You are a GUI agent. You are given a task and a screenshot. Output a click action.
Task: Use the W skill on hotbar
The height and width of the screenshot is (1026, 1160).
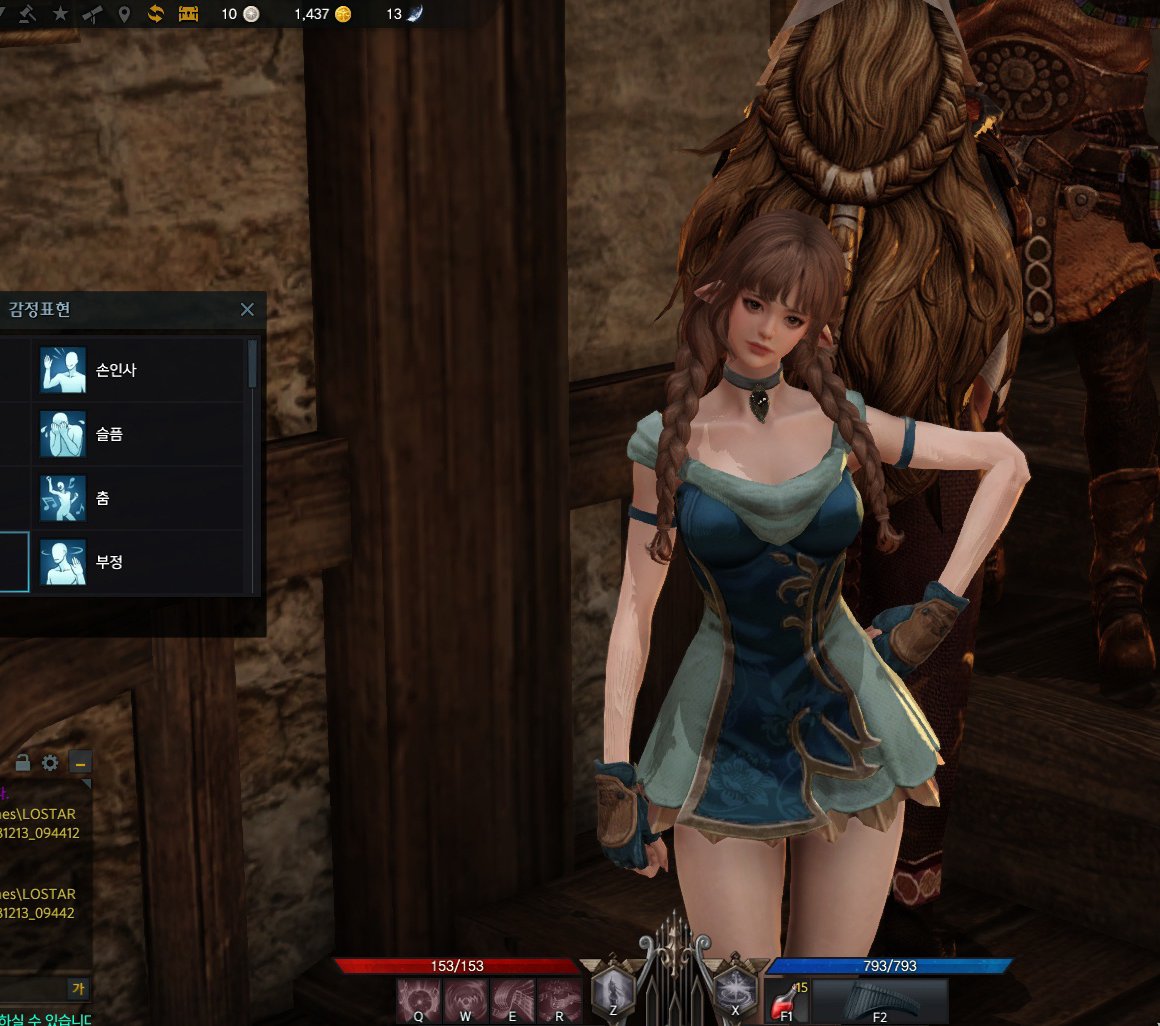click(466, 1000)
